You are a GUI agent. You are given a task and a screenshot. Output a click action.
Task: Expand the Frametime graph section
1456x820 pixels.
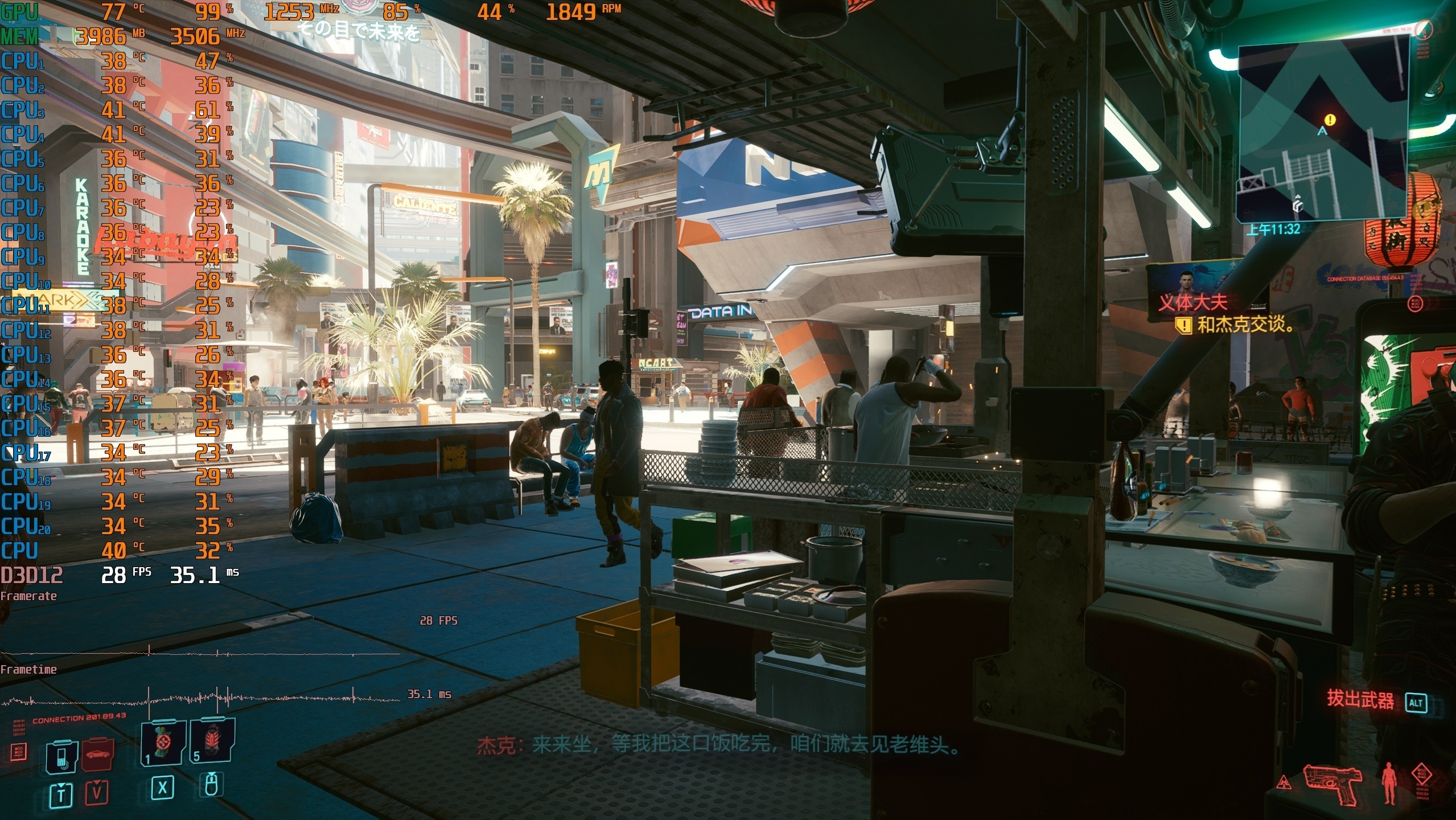(28, 669)
